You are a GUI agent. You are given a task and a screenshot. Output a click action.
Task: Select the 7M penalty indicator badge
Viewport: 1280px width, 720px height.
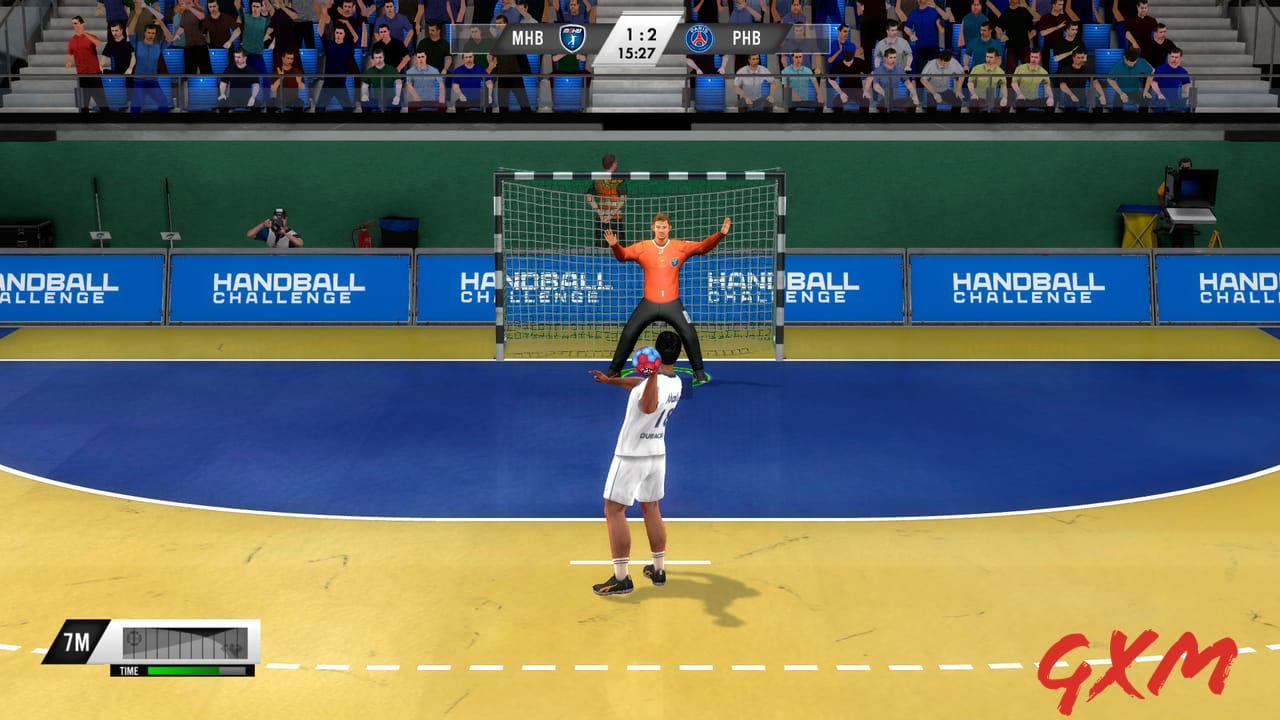76,641
